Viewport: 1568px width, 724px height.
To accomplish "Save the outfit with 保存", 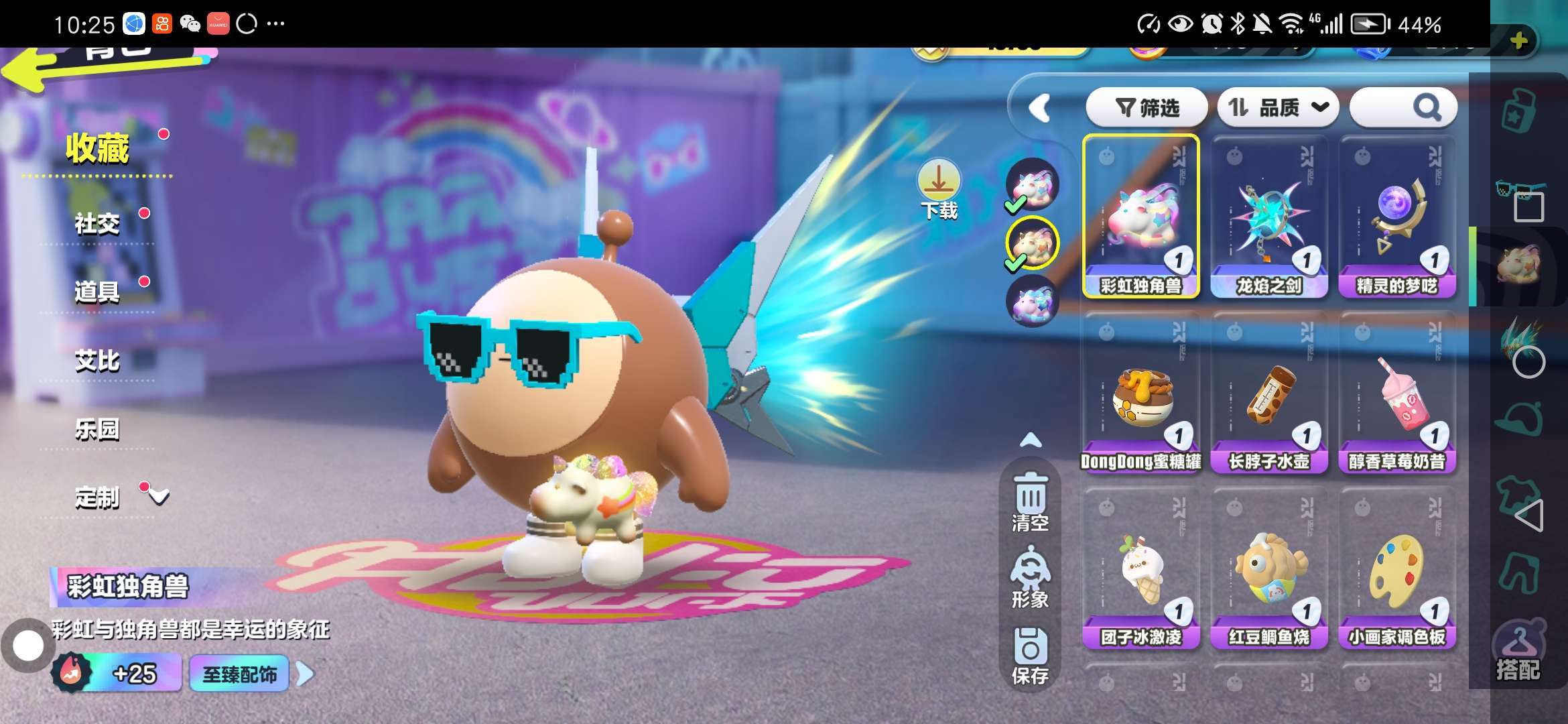I will pos(1031,656).
